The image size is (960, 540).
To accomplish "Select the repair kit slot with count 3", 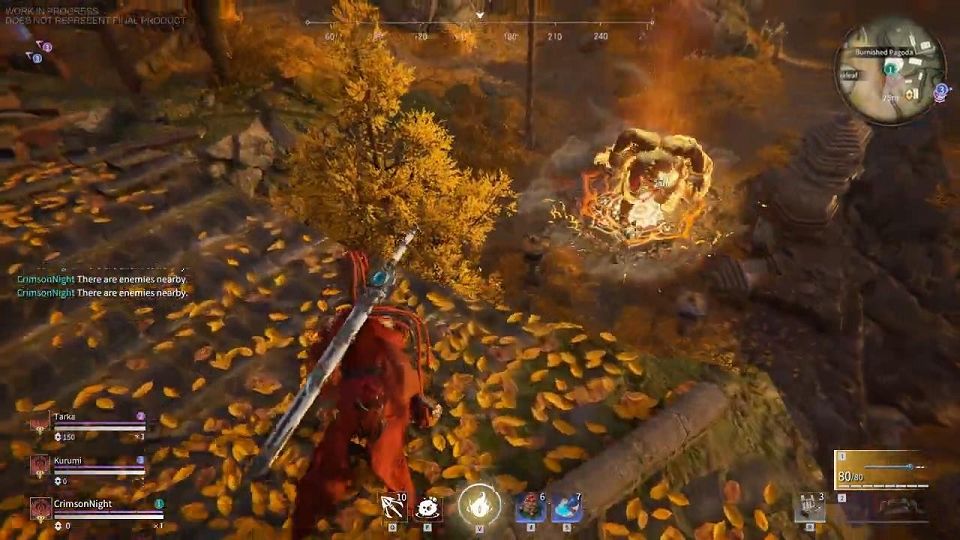I will 809,507.
